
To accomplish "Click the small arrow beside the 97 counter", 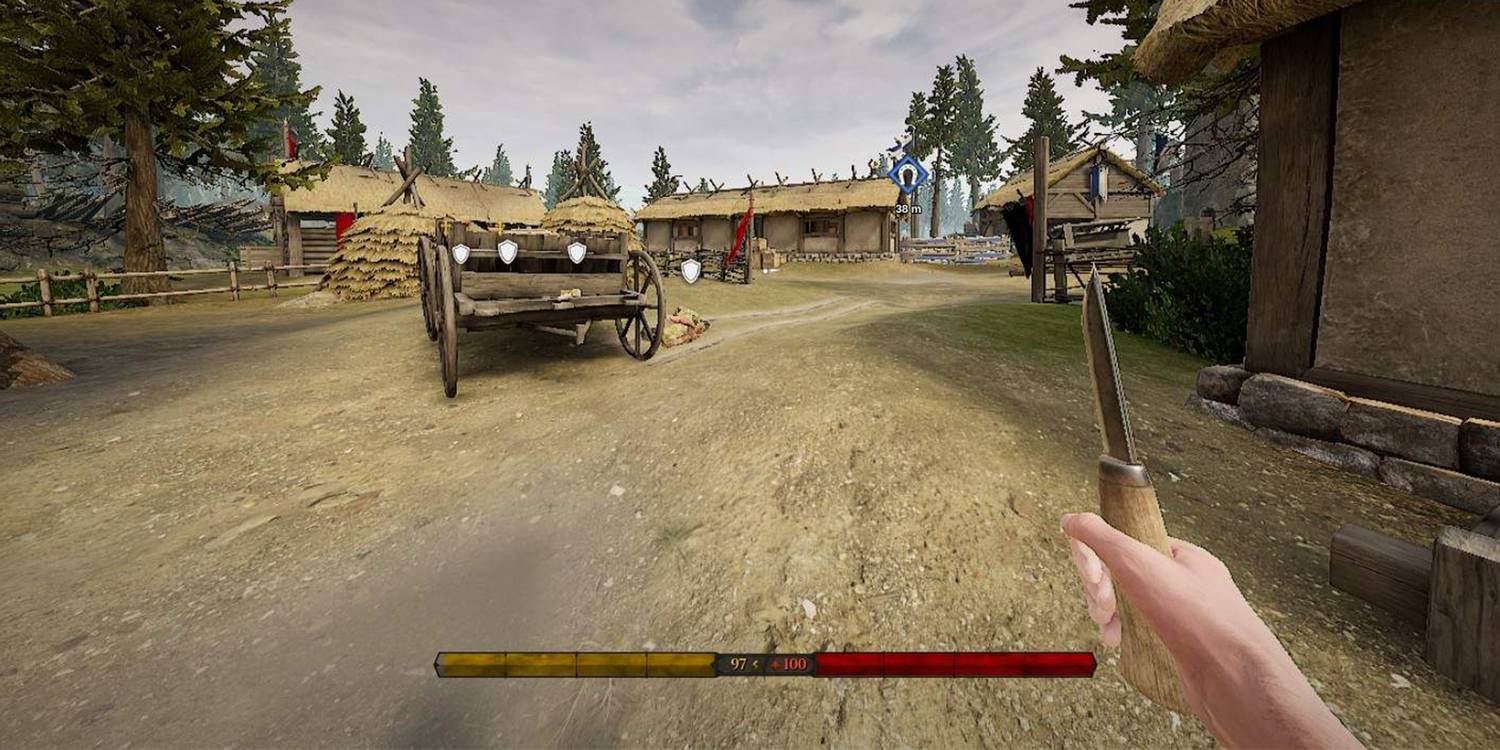I will pyautogui.click(x=756, y=664).
